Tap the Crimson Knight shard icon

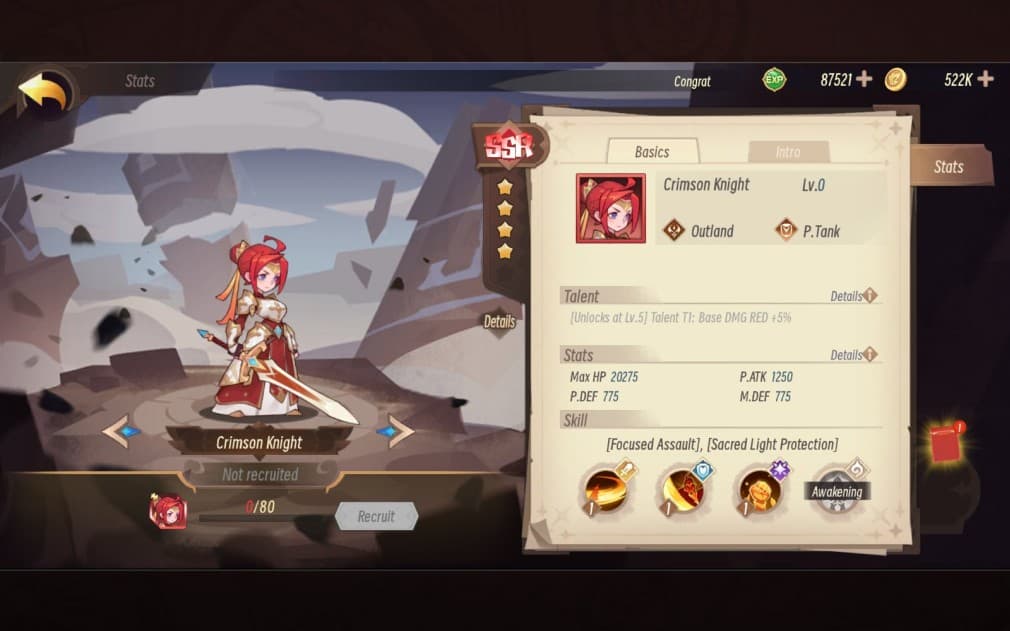pos(167,512)
